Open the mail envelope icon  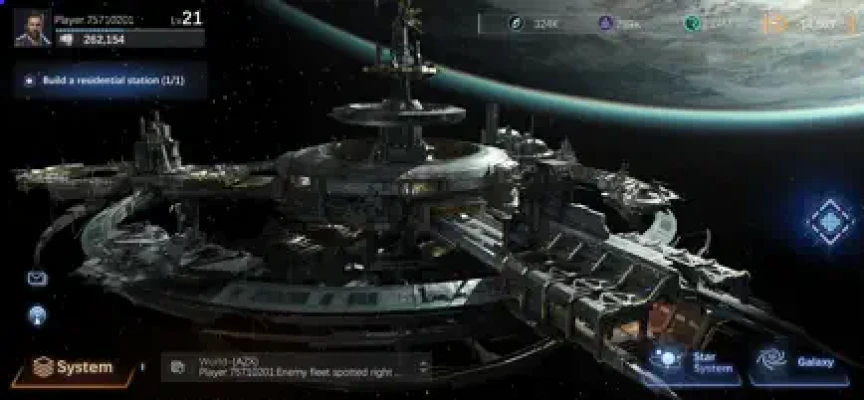tap(37, 278)
